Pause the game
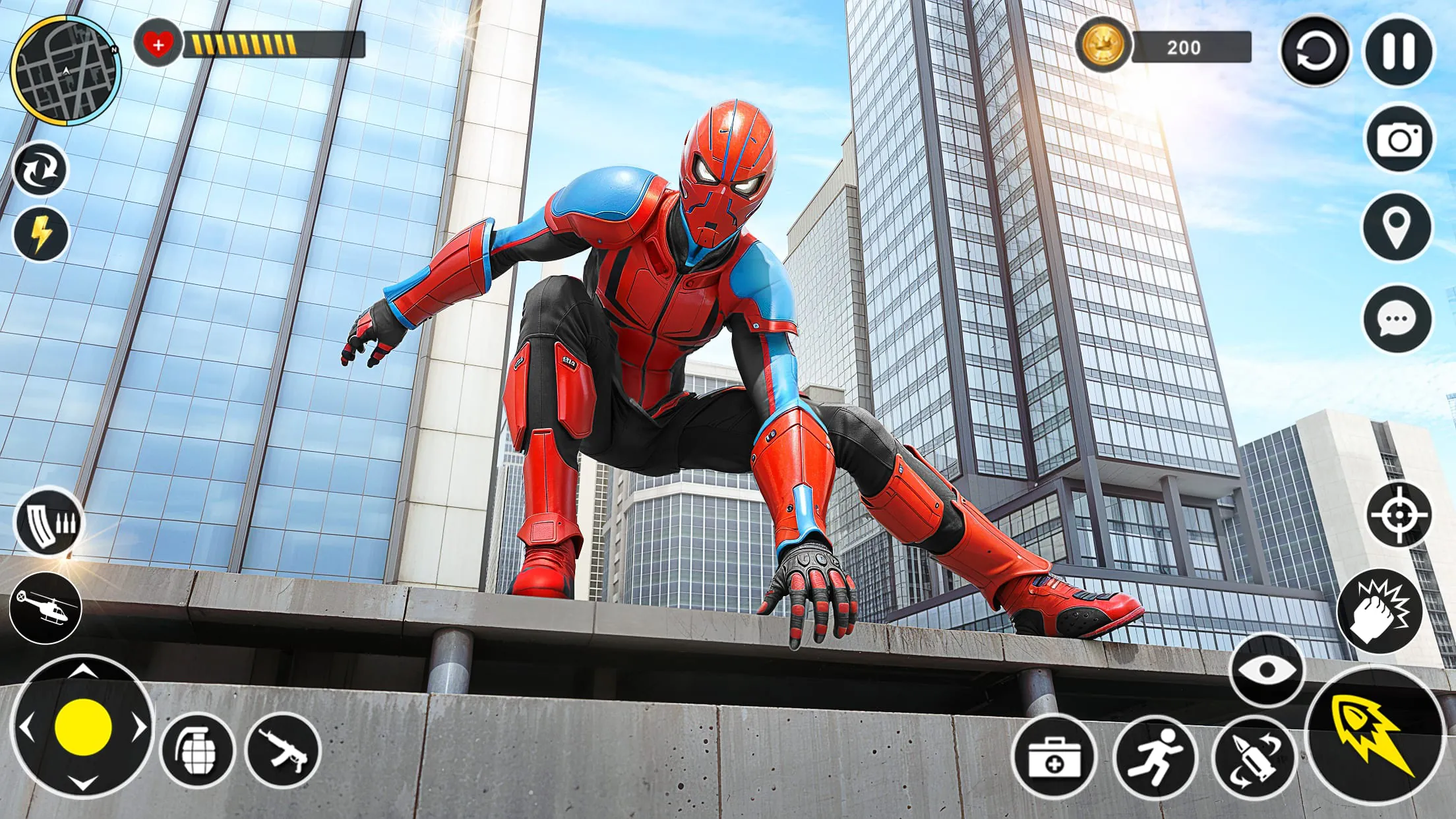The height and width of the screenshot is (819, 1456). pos(1399,47)
